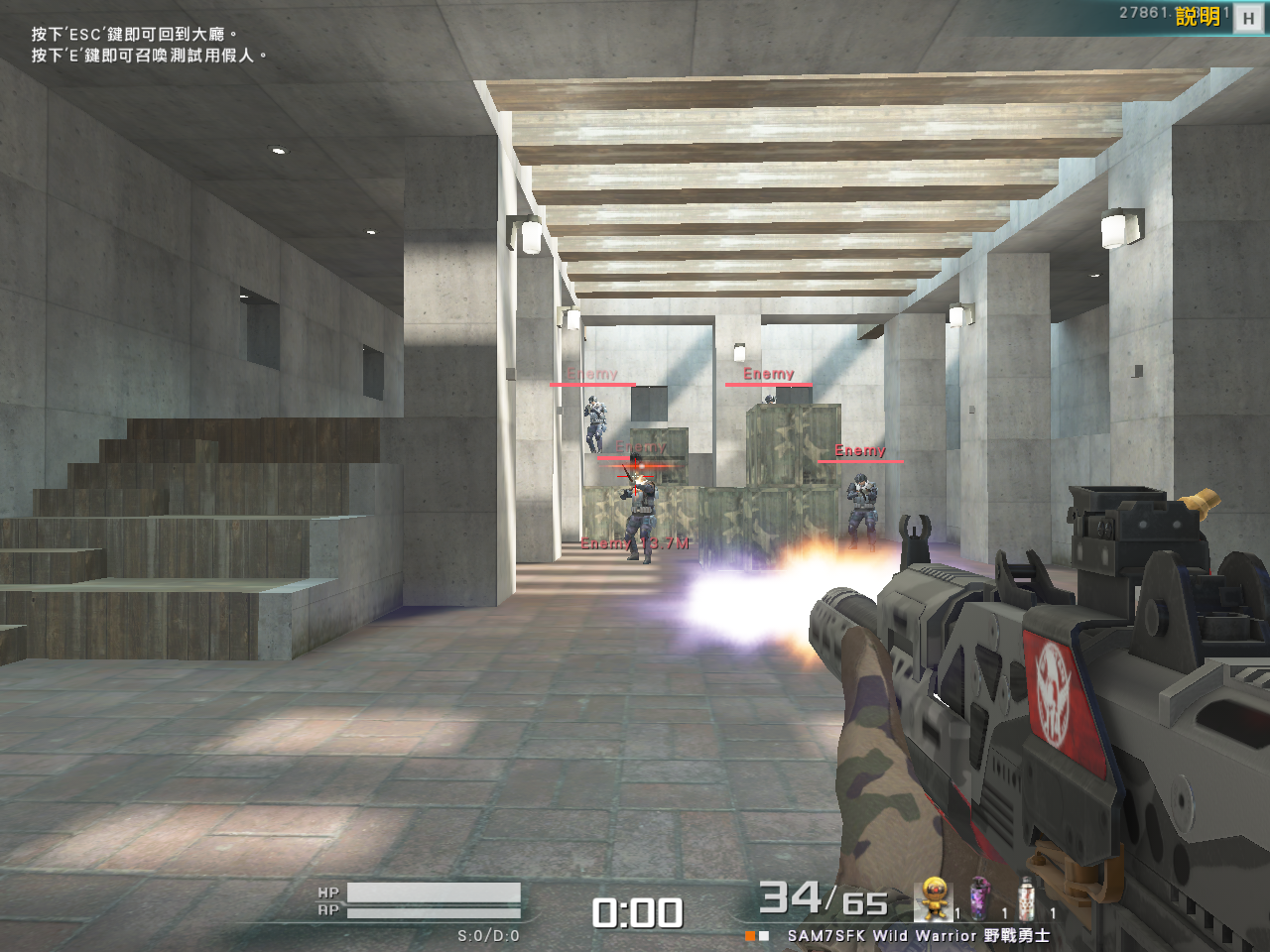Choose the purple camo grenade slot
Viewport: 1270px width, 952px height.
980,898
